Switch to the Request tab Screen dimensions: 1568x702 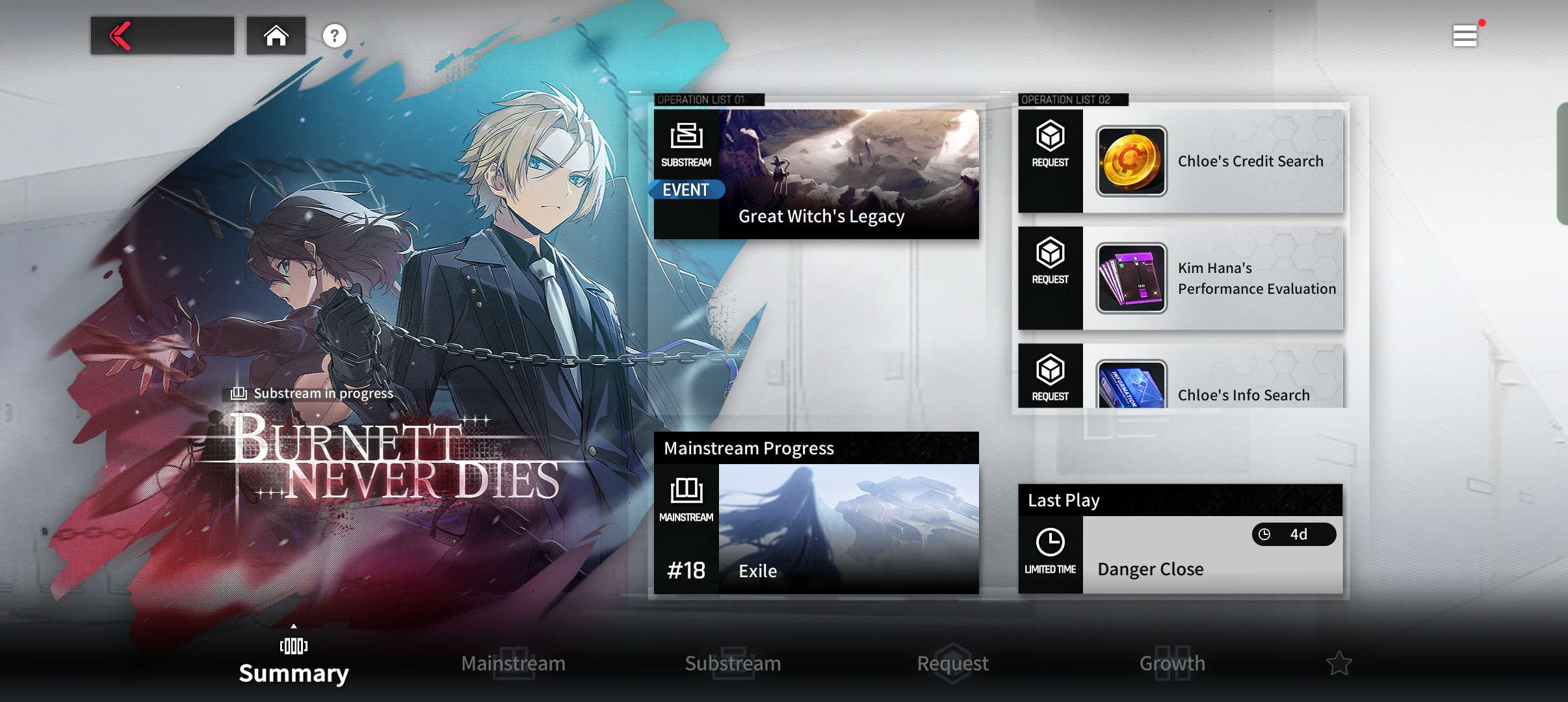point(953,663)
